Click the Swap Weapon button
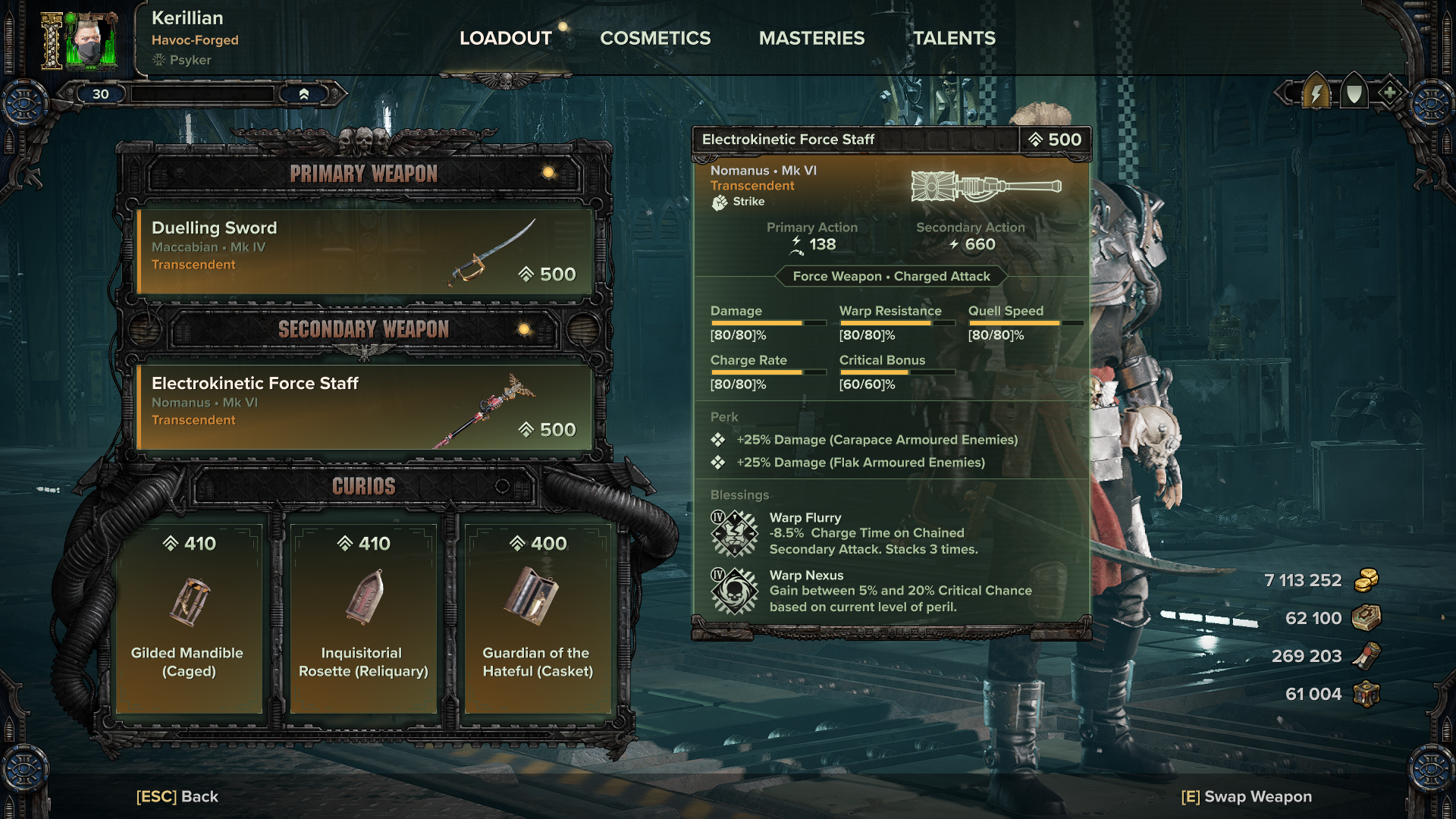 coord(1246,796)
